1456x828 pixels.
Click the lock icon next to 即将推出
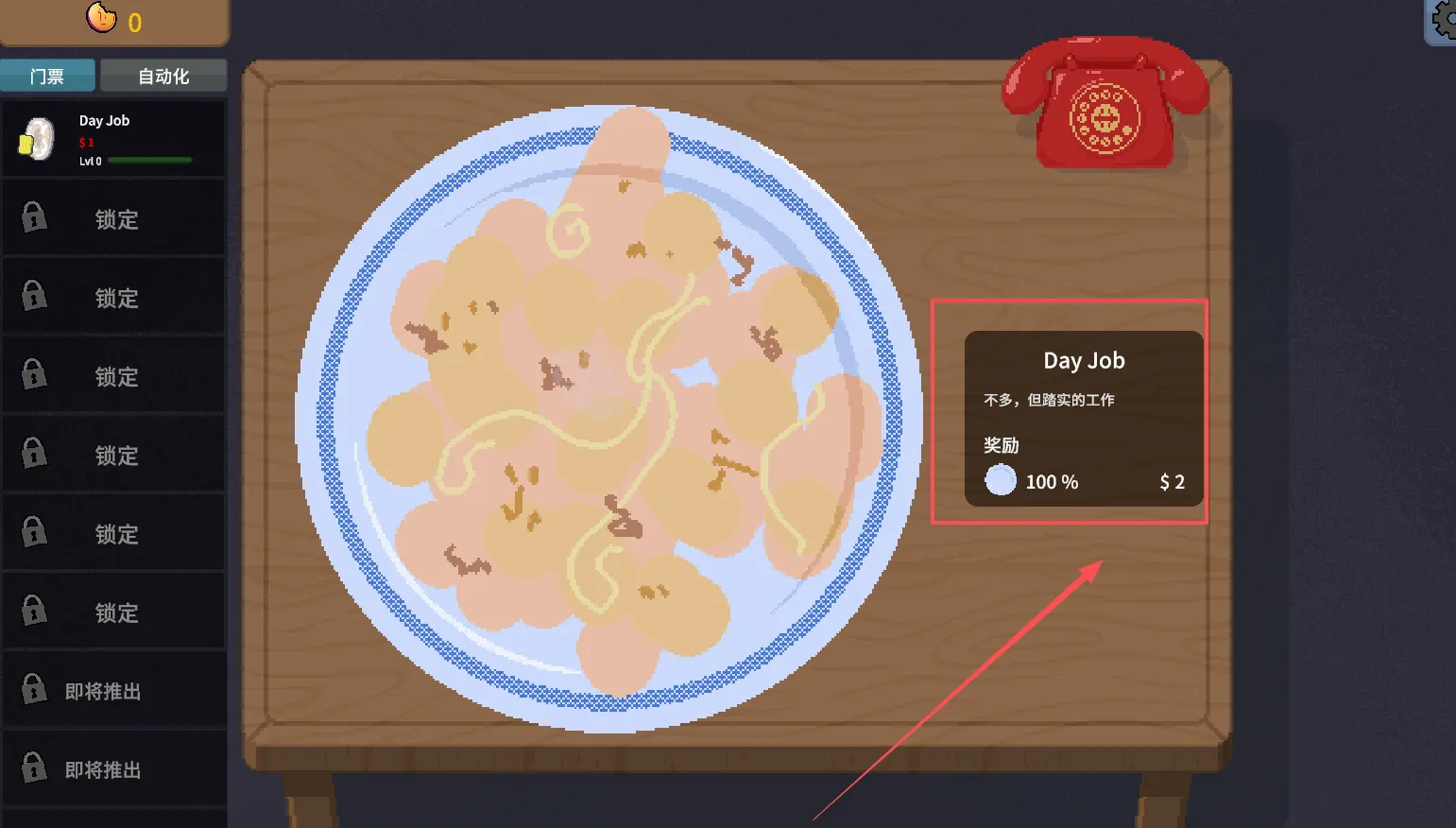34,689
